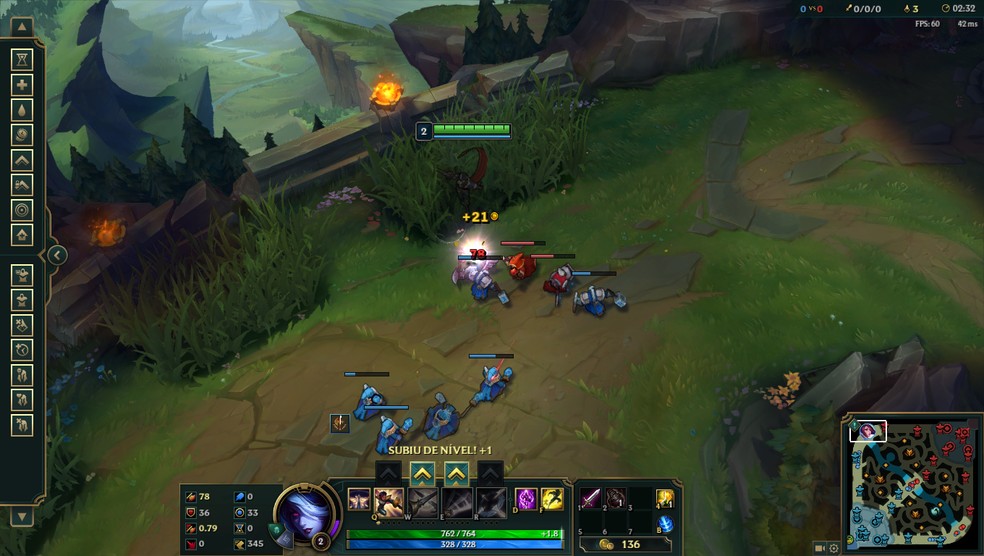Viewport: 984px width, 556px height.
Task: Select the hourglass icon in the left panel
Action: (22, 60)
